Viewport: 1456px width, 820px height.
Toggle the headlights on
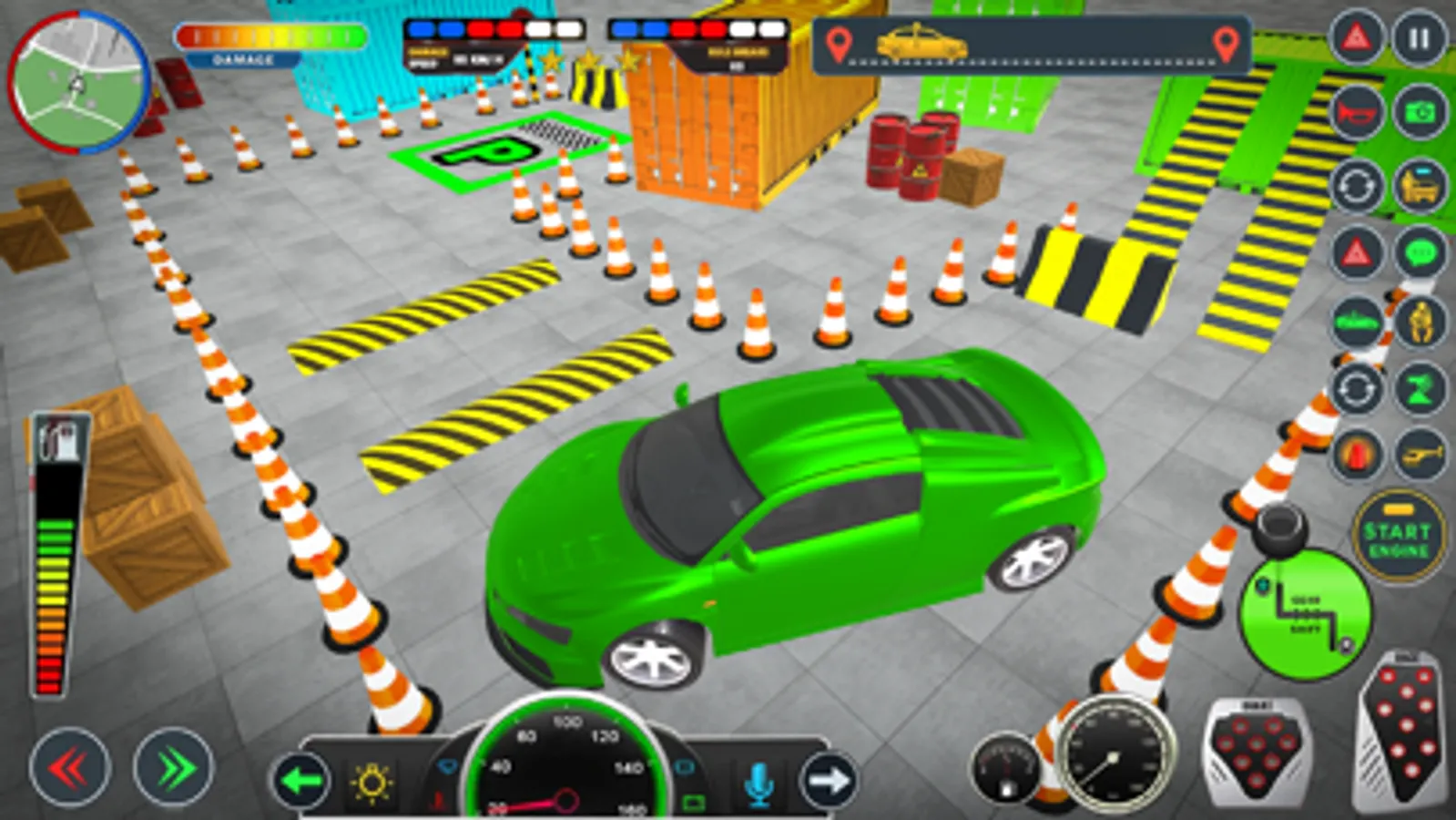(372, 782)
